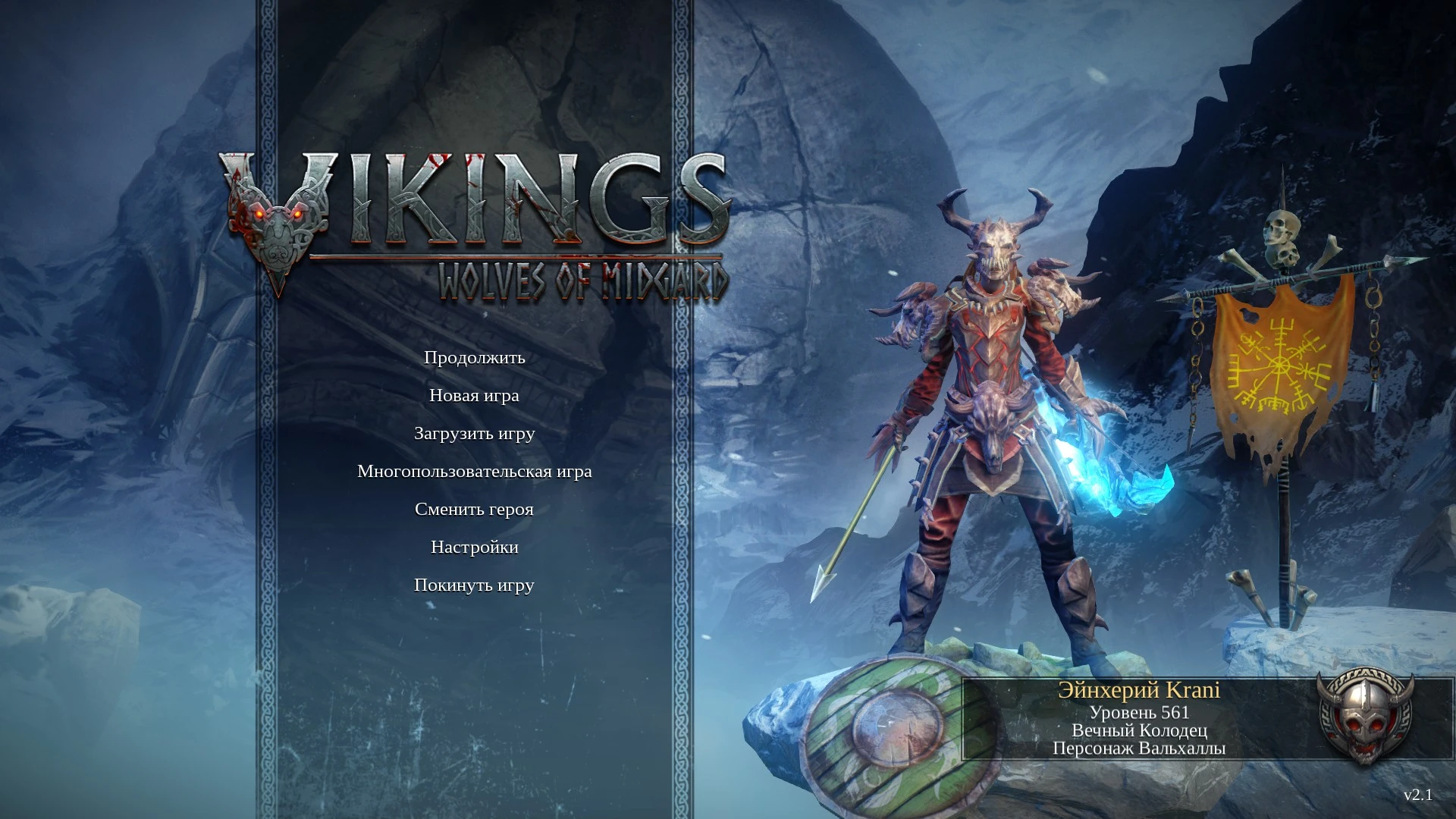The width and height of the screenshot is (1456, 819).
Task: Open Настройки from the main menu
Action: 475,547
